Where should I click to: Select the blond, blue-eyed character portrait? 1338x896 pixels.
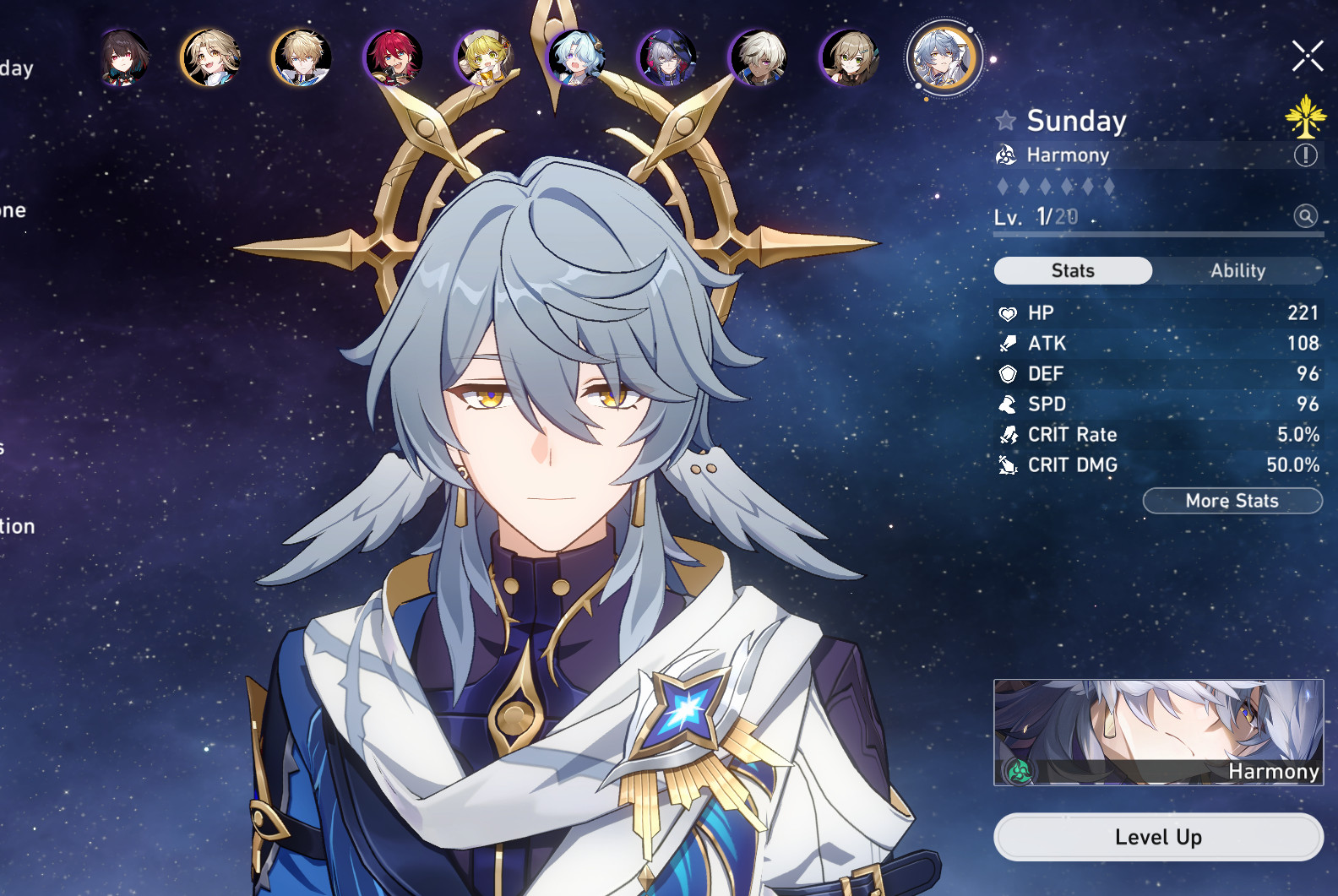point(302,57)
